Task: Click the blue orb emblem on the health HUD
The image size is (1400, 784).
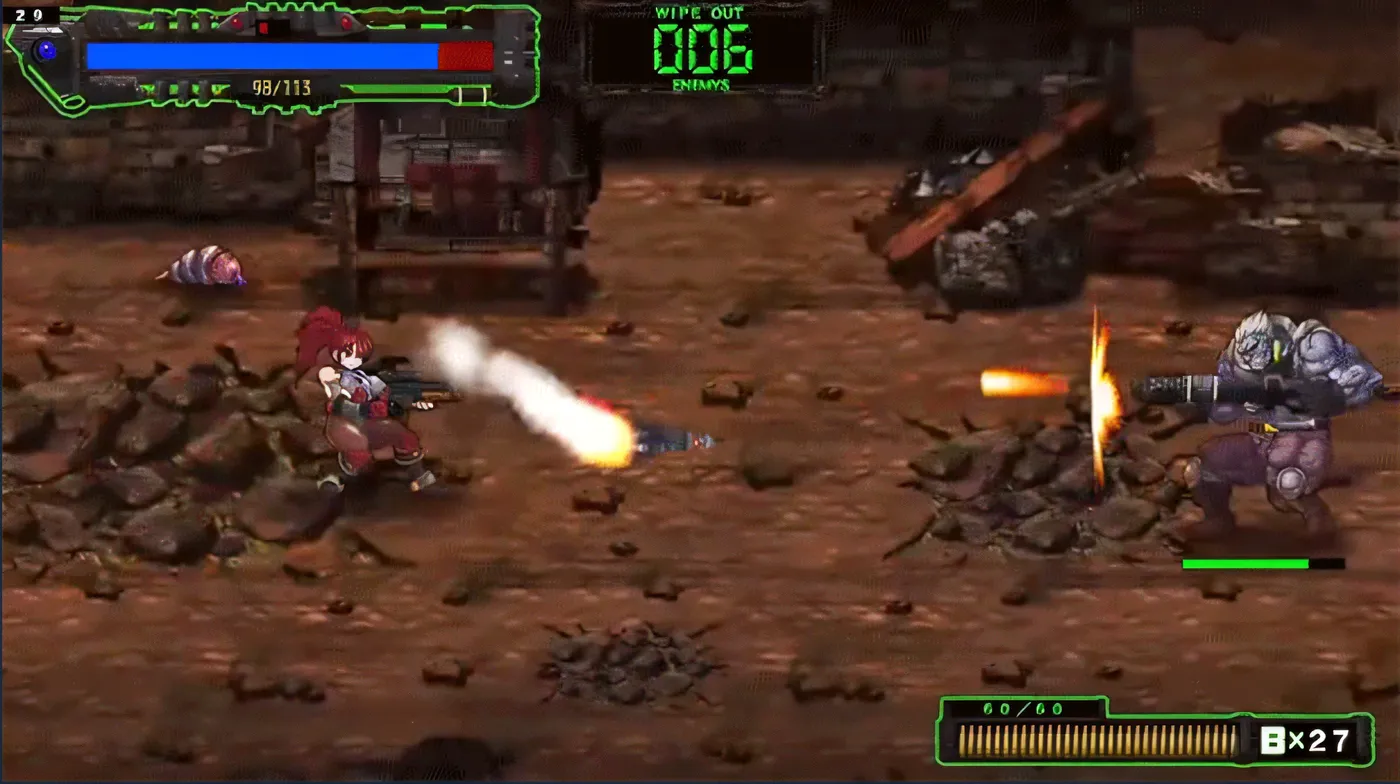Action: click(46, 51)
